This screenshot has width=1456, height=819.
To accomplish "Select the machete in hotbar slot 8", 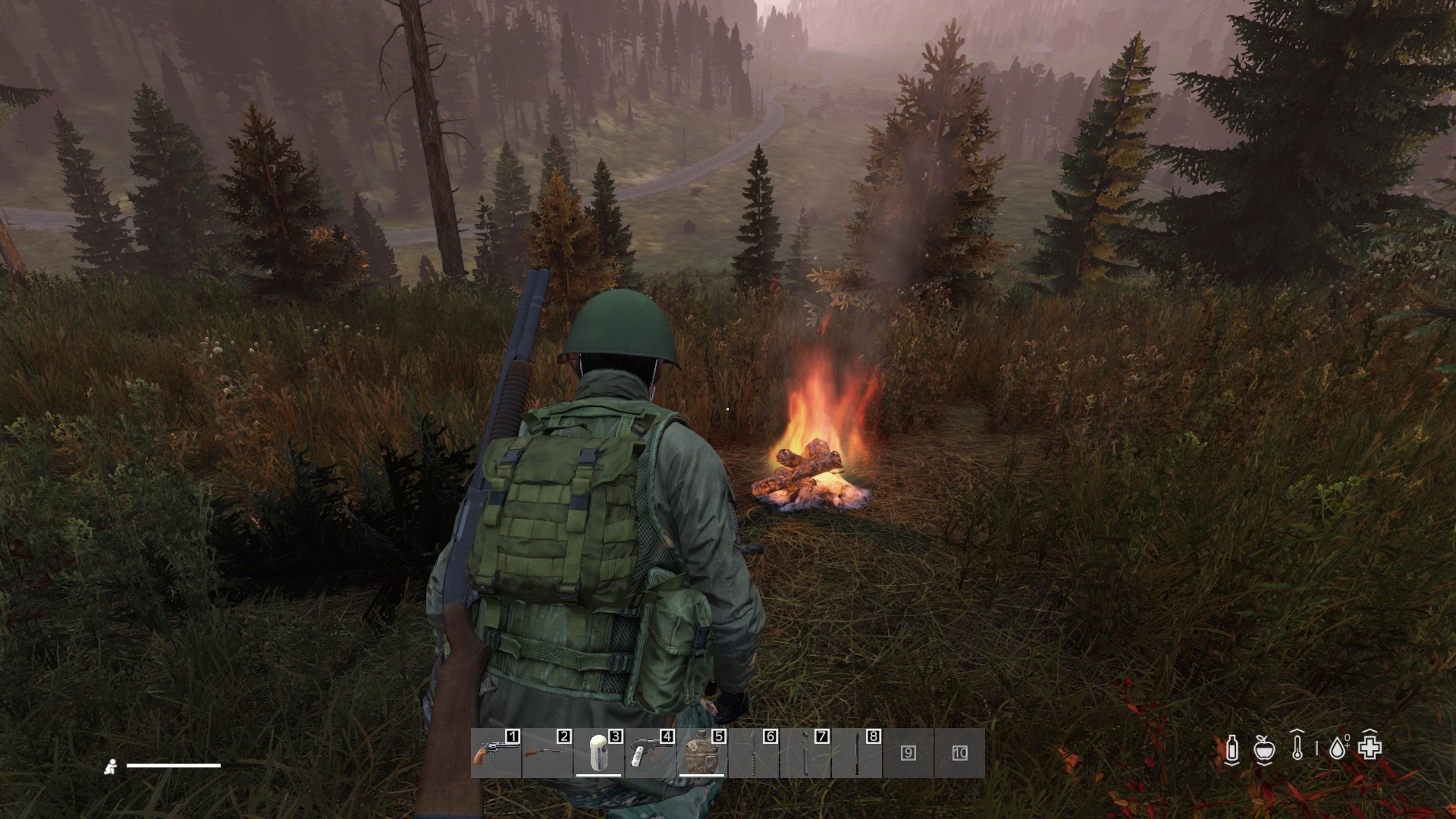I will tap(856, 753).
